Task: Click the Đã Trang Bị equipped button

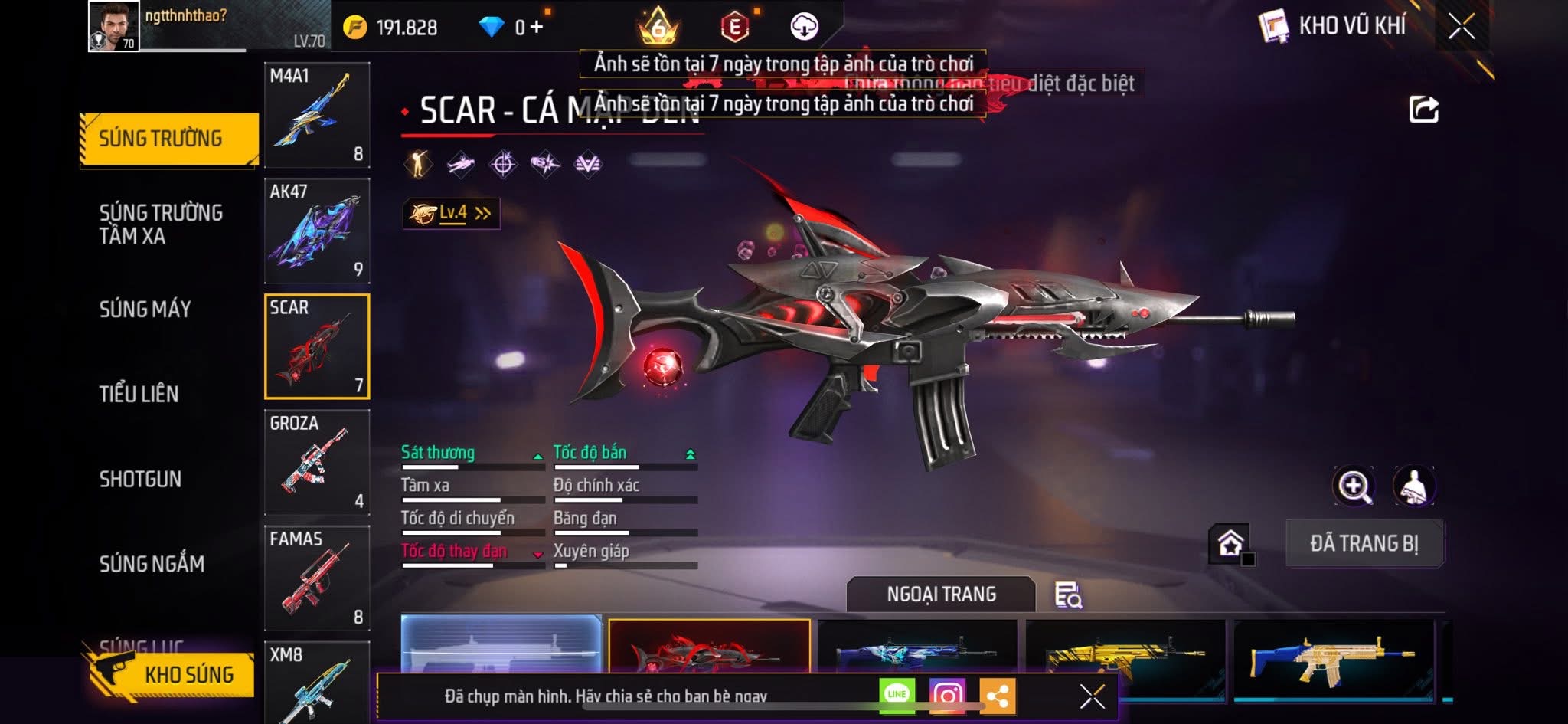Action: [x=1364, y=543]
